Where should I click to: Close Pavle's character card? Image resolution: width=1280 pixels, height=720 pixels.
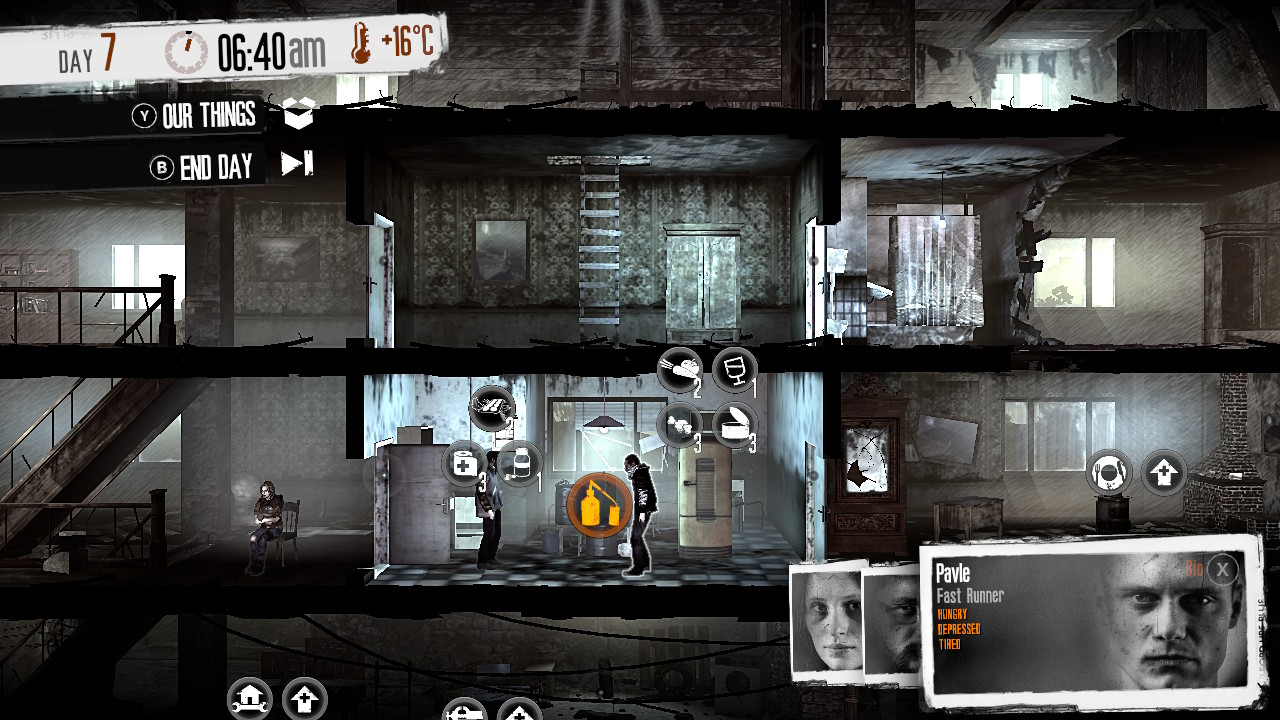(1222, 570)
